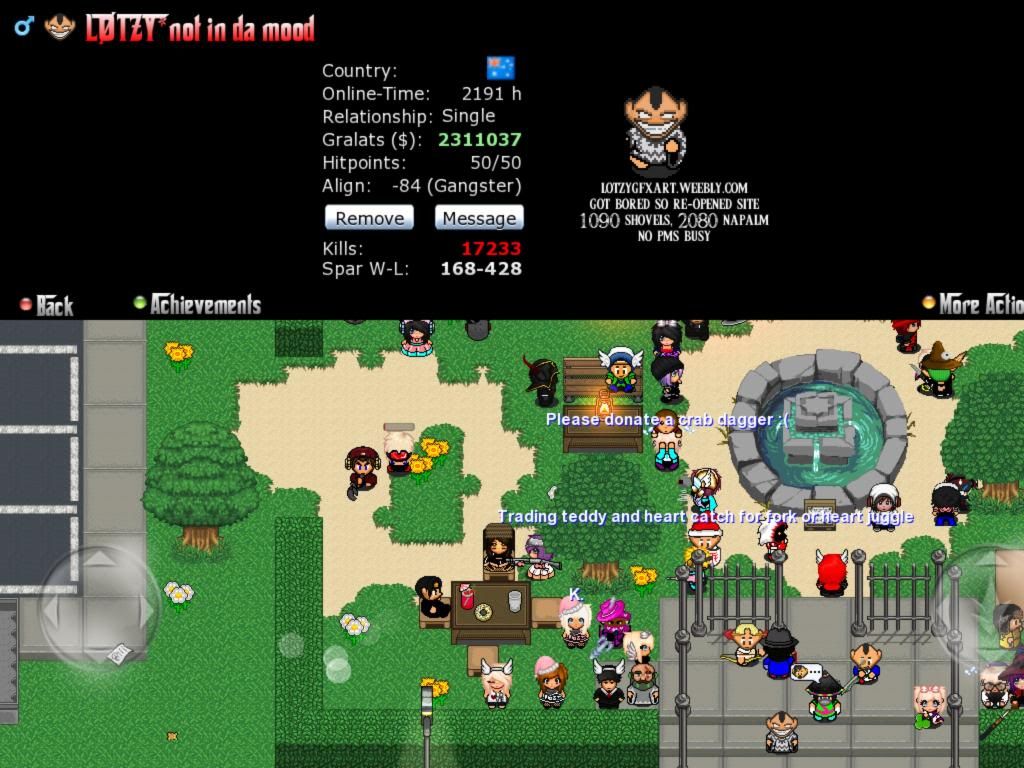Send a Message to this player
Image resolution: width=1024 pixels, height=768 pixels.
[x=479, y=218]
